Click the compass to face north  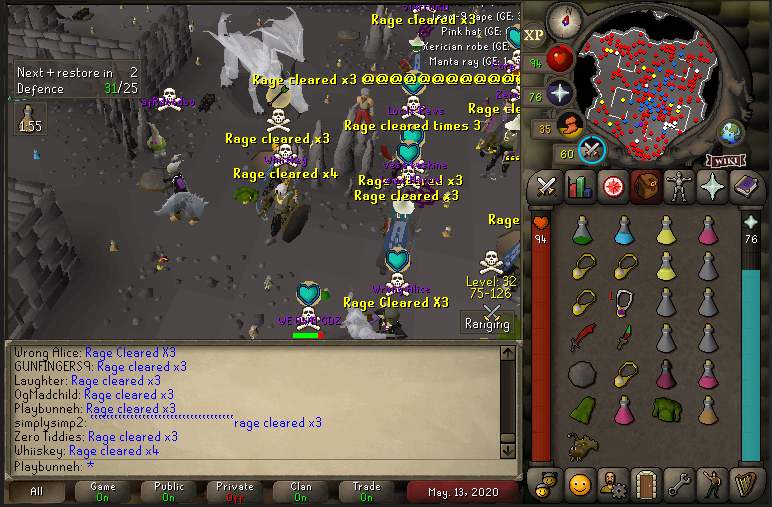[x=566, y=18]
